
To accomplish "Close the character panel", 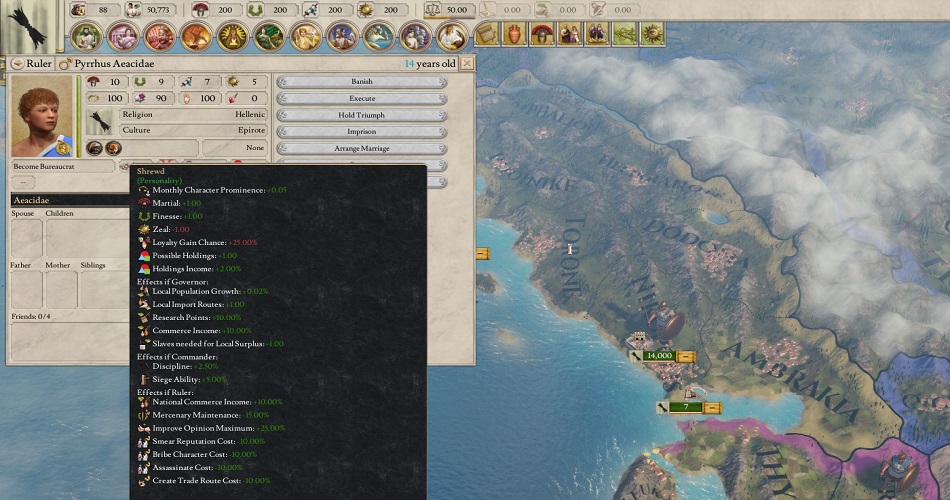I will tap(467, 63).
